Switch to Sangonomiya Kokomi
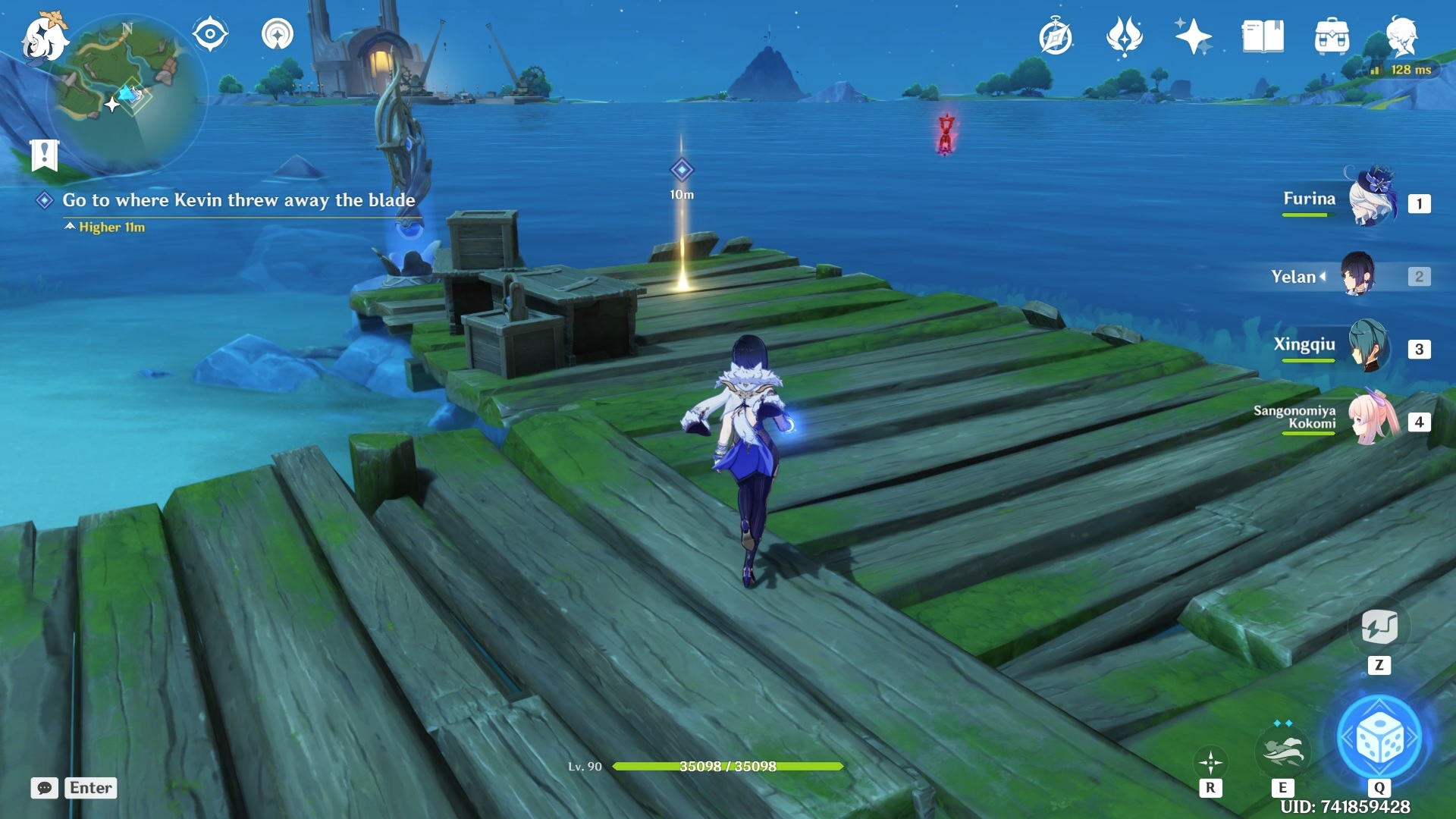1456x819 pixels. (x=1373, y=419)
